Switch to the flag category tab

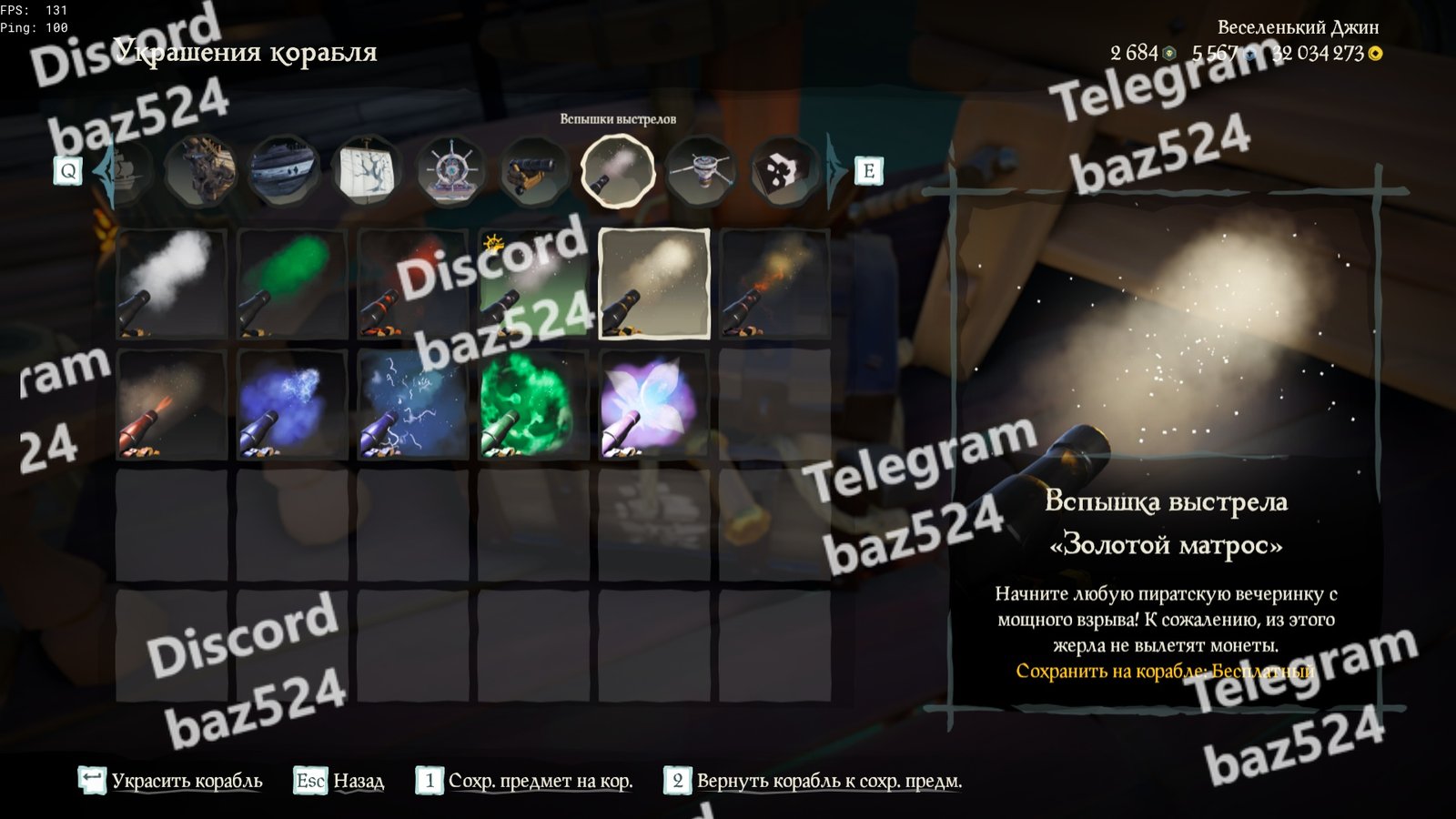tap(783, 170)
